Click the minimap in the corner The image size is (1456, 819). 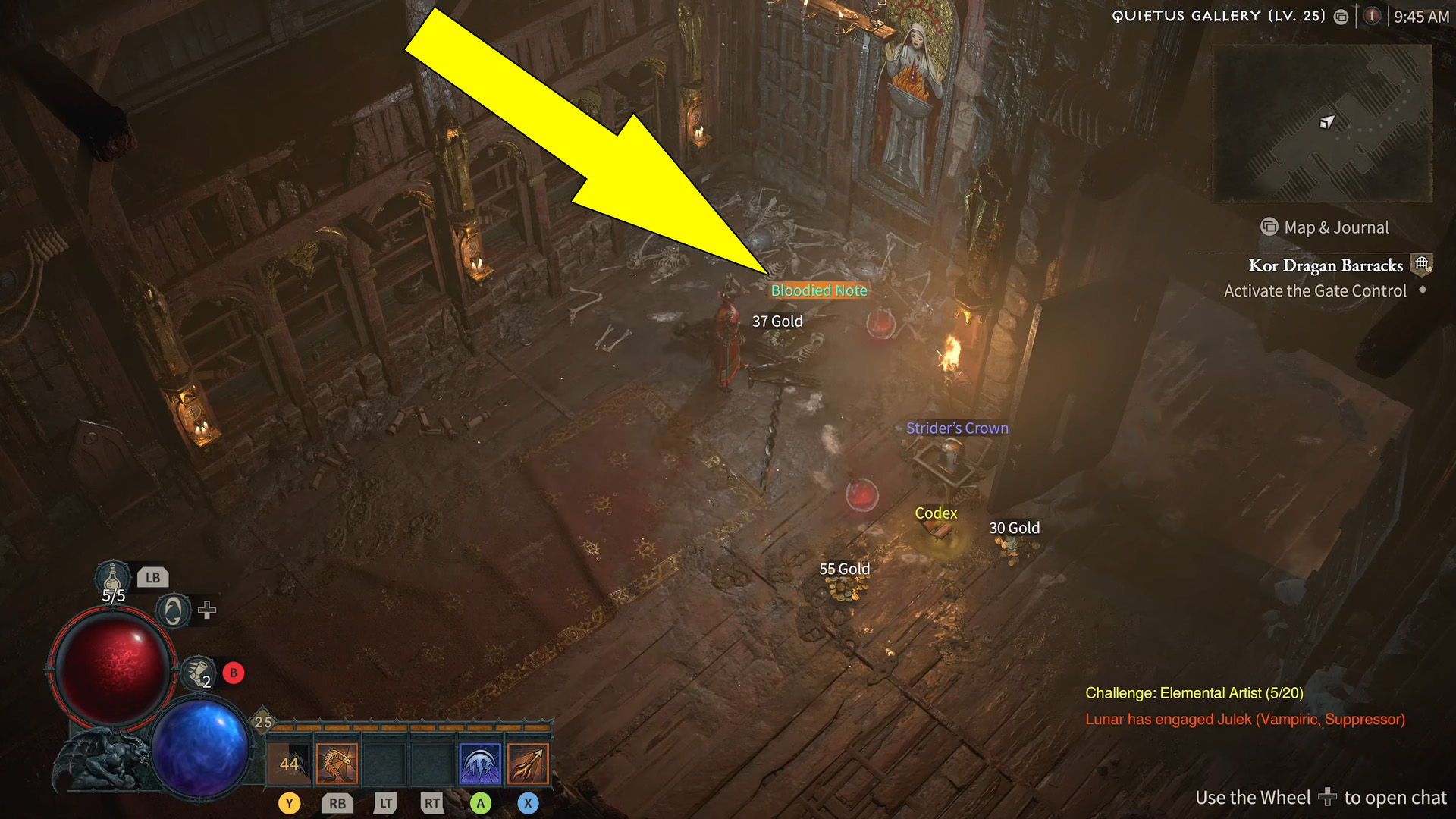[1321, 125]
